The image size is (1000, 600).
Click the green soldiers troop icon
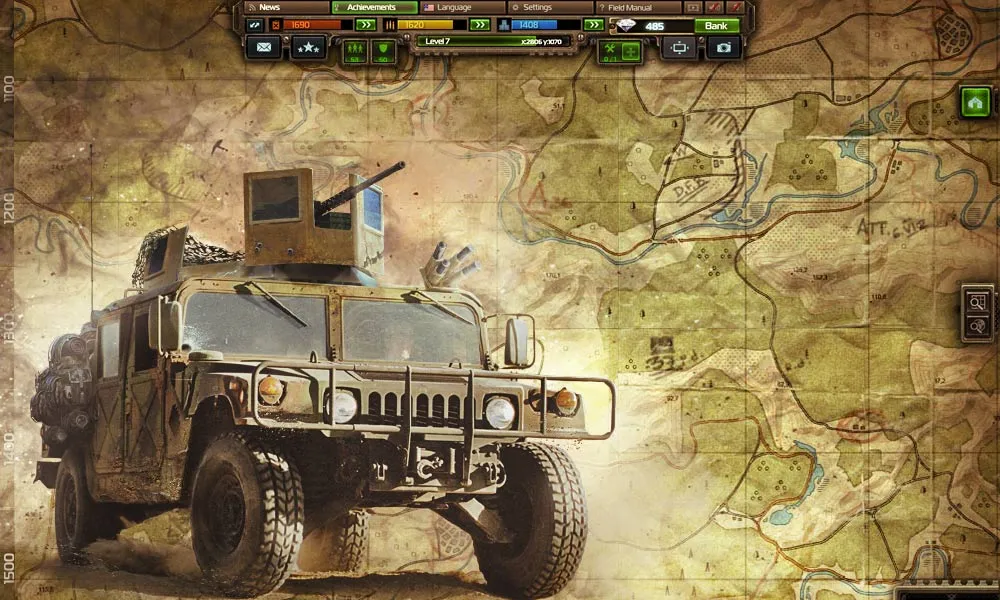point(354,50)
